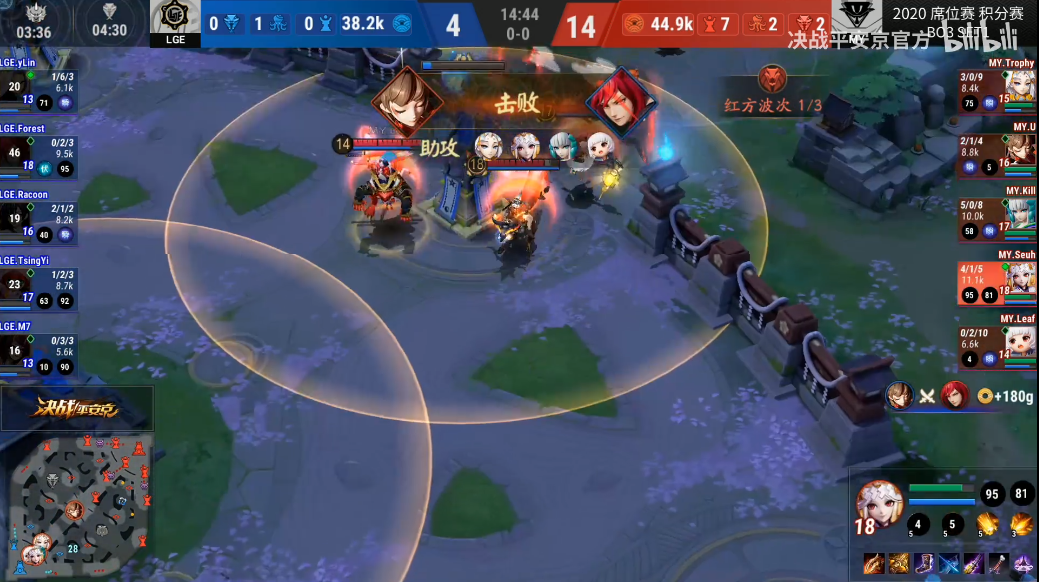Select the crossed blue blades item
The width and height of the screenshot is (1039, 582).
[949, 564]
